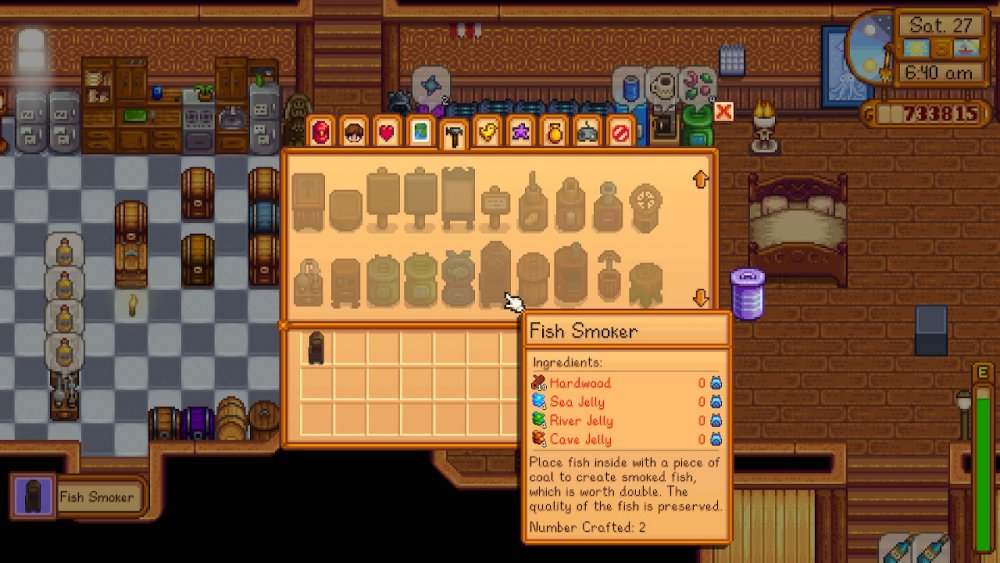Select the Fish Smoker in the inventory grid

(316, 347)
